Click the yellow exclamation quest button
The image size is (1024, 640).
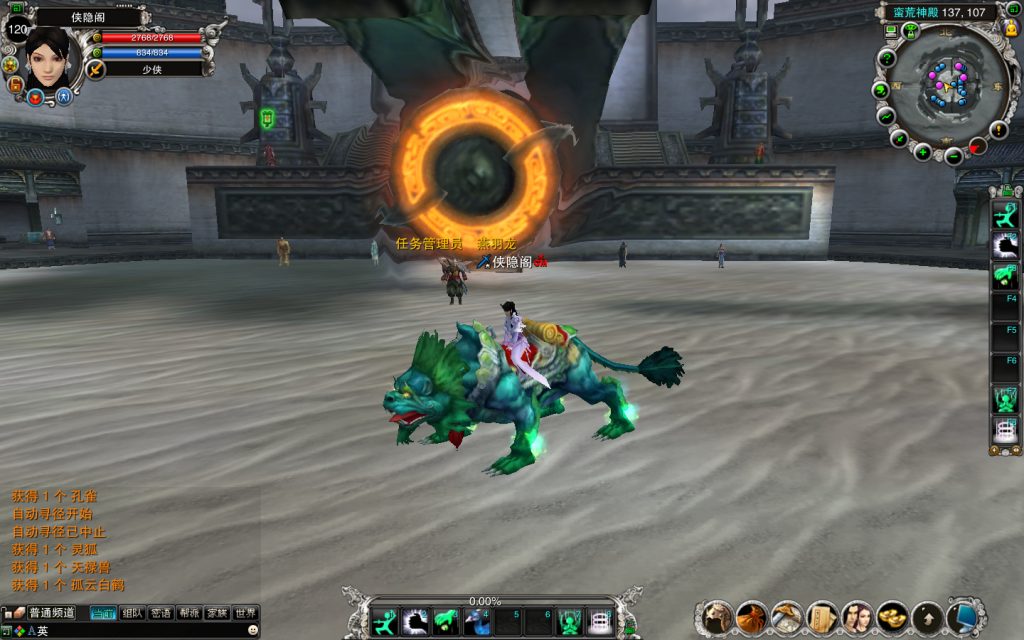click(x=998, y=130)
